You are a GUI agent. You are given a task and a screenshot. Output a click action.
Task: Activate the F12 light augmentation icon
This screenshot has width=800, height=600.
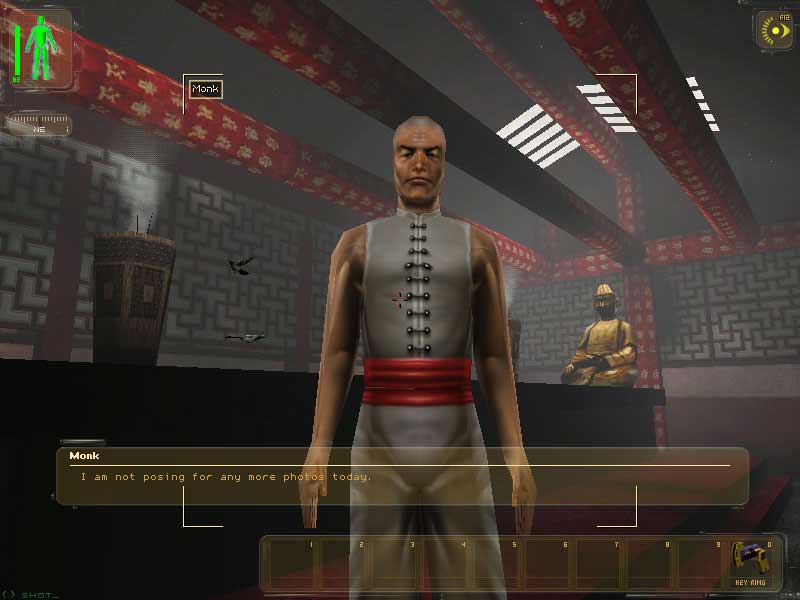[x=774, y=30]
